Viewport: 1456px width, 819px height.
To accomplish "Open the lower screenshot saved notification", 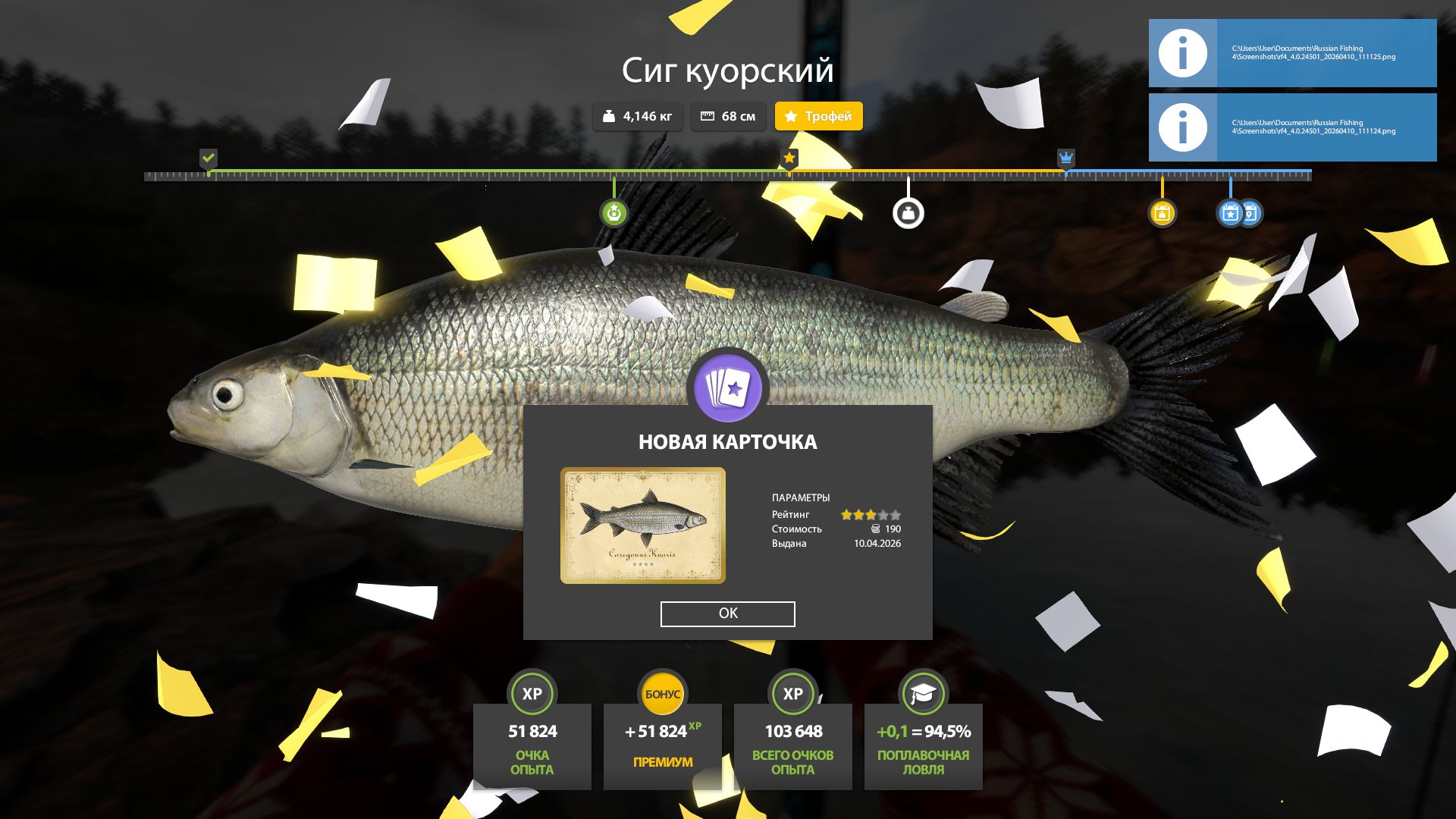I will [1292, 127].
